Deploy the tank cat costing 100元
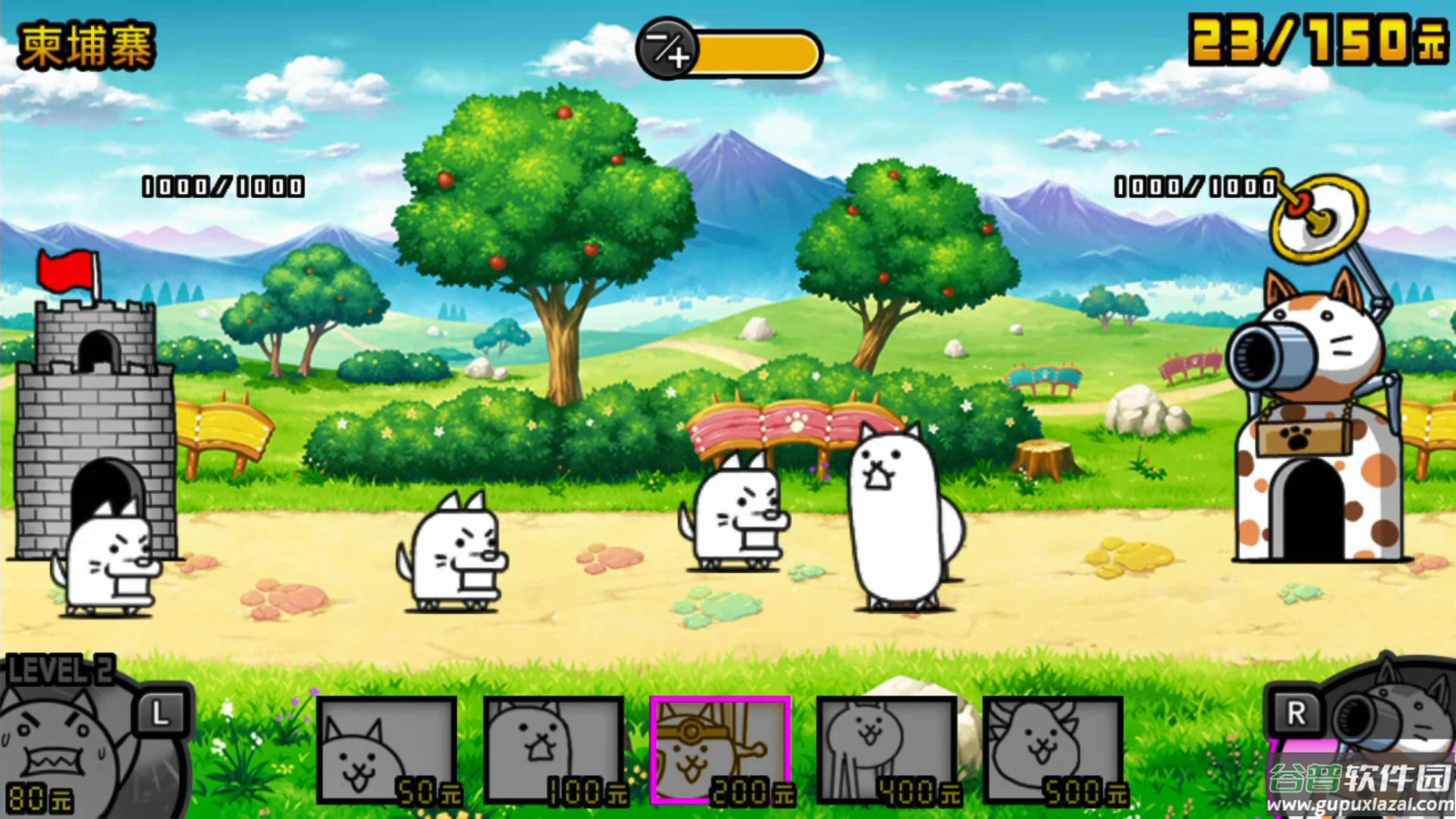1456x819 pixels. [x=553, y=750]
